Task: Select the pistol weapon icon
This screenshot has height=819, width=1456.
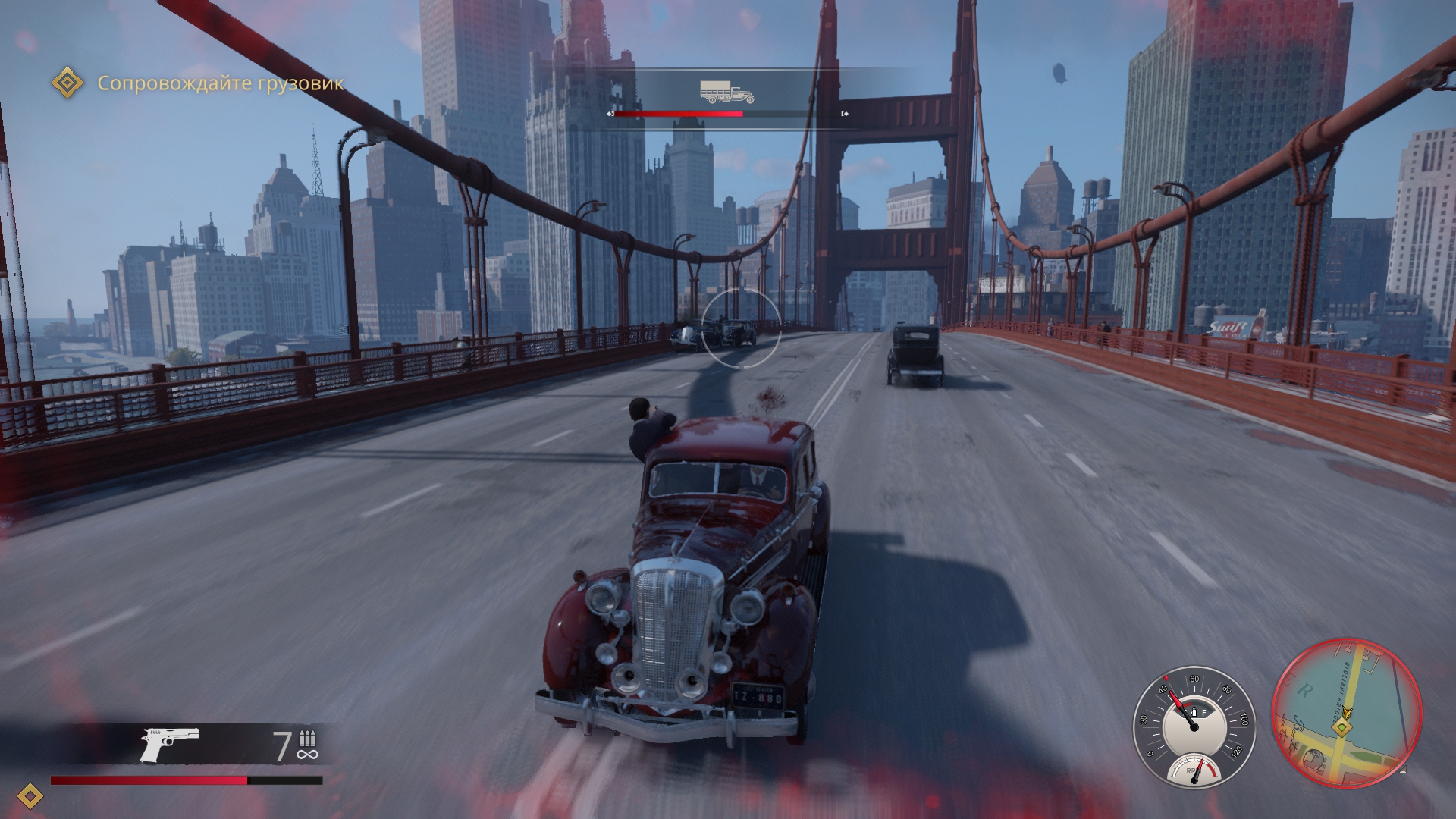Action: pyautogui.click(x=170, y=744)
